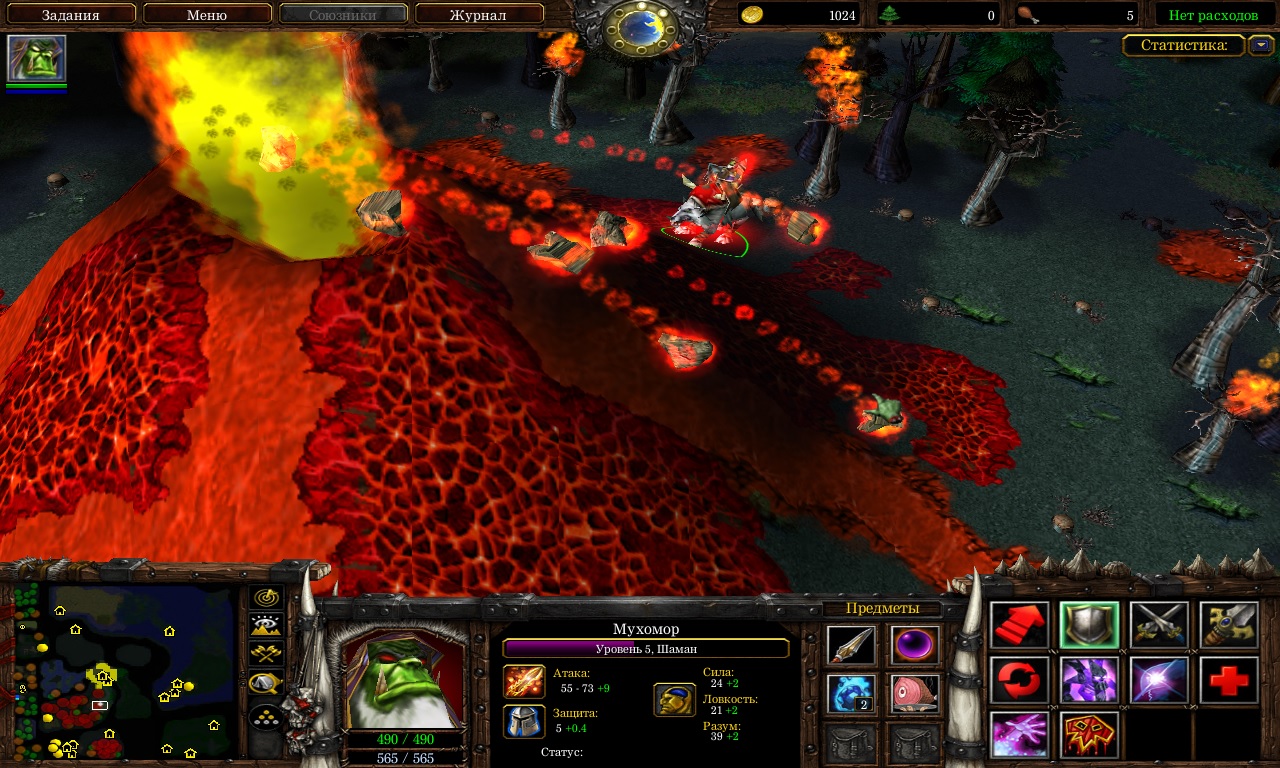Click the formation toggle button
Screen dimensions: 1280x768
pyautogui.click(x=266, y=718)
